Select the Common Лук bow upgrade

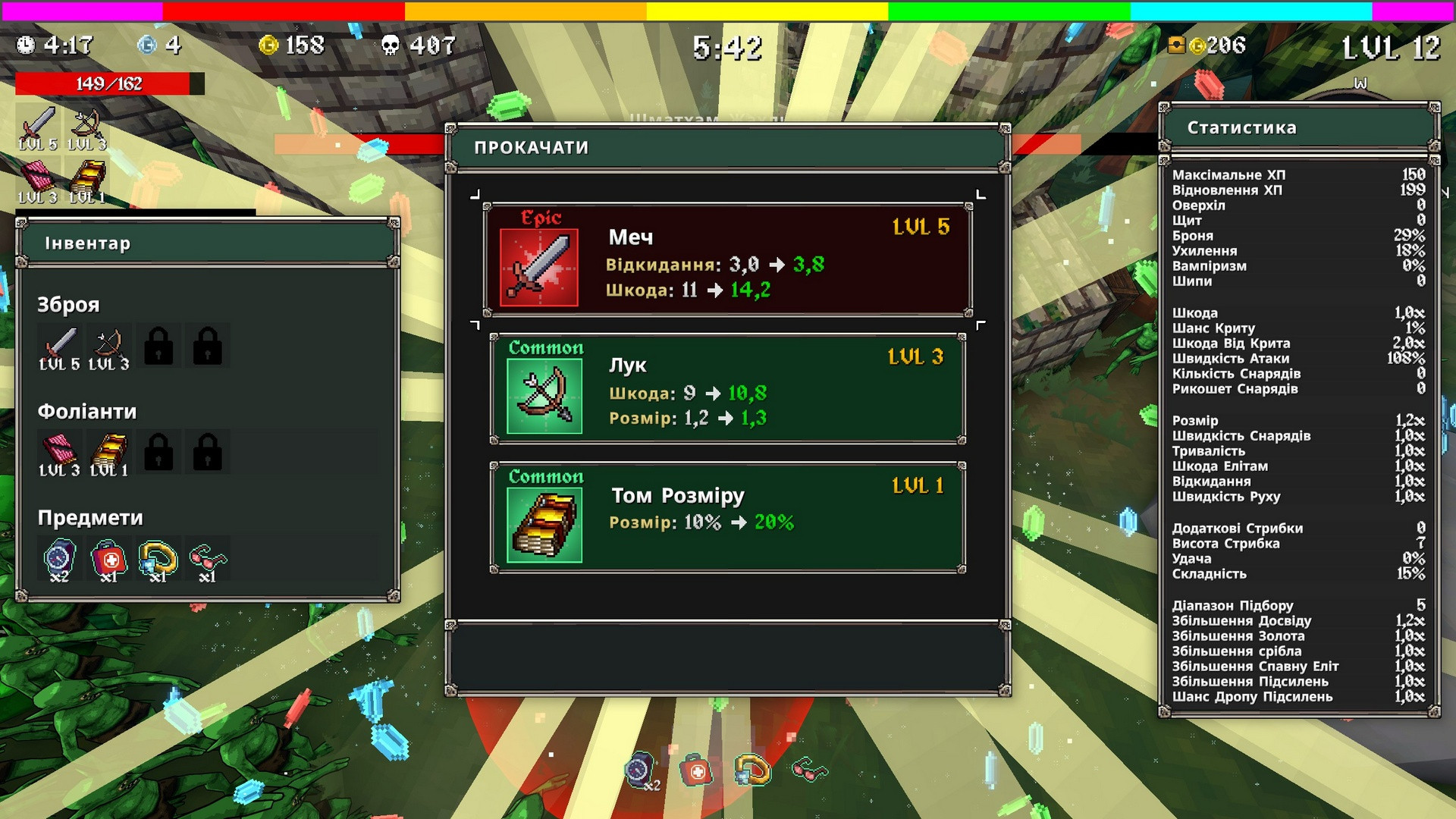coord(727,389)
